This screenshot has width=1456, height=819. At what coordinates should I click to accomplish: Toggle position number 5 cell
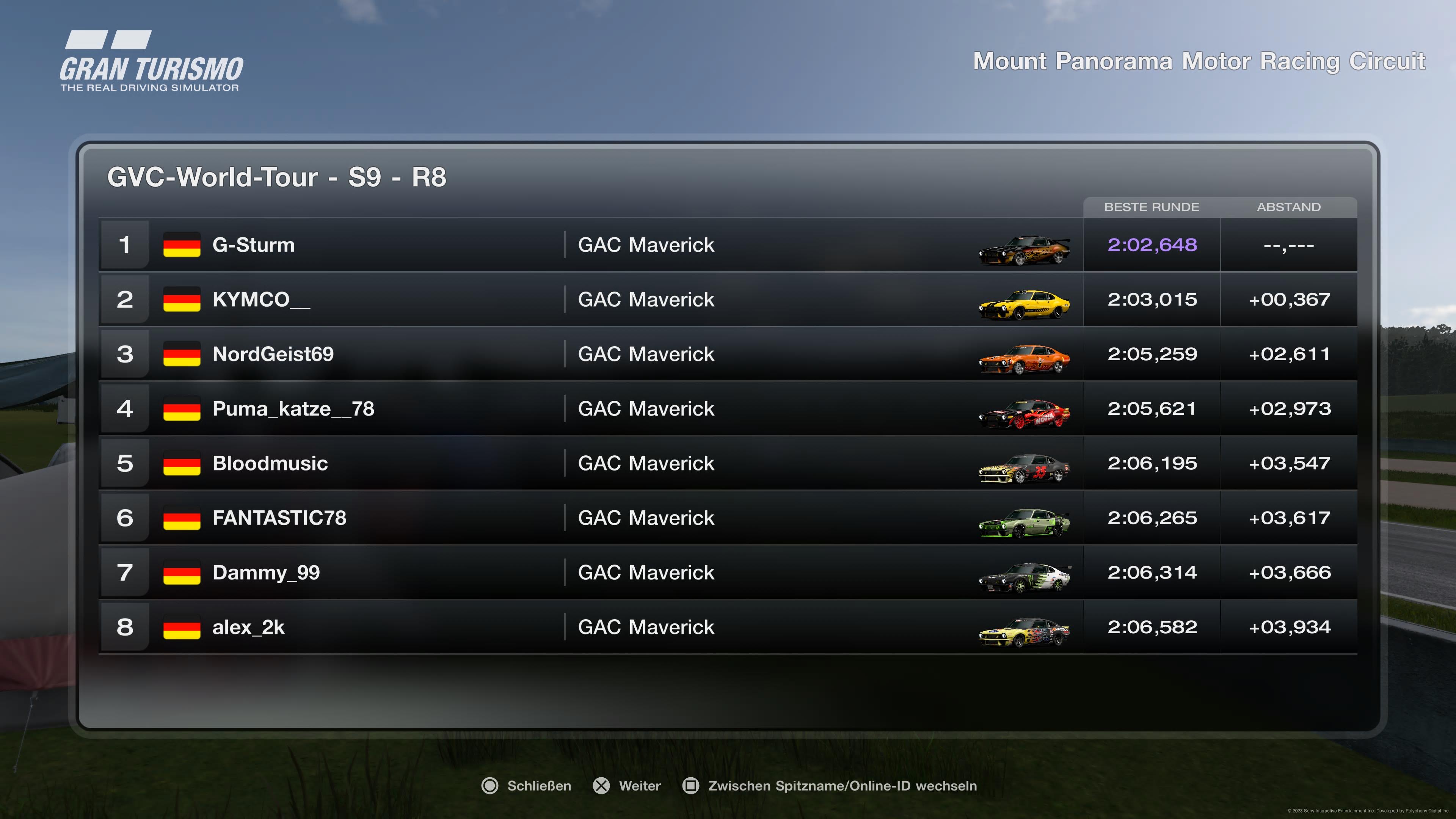125,463
